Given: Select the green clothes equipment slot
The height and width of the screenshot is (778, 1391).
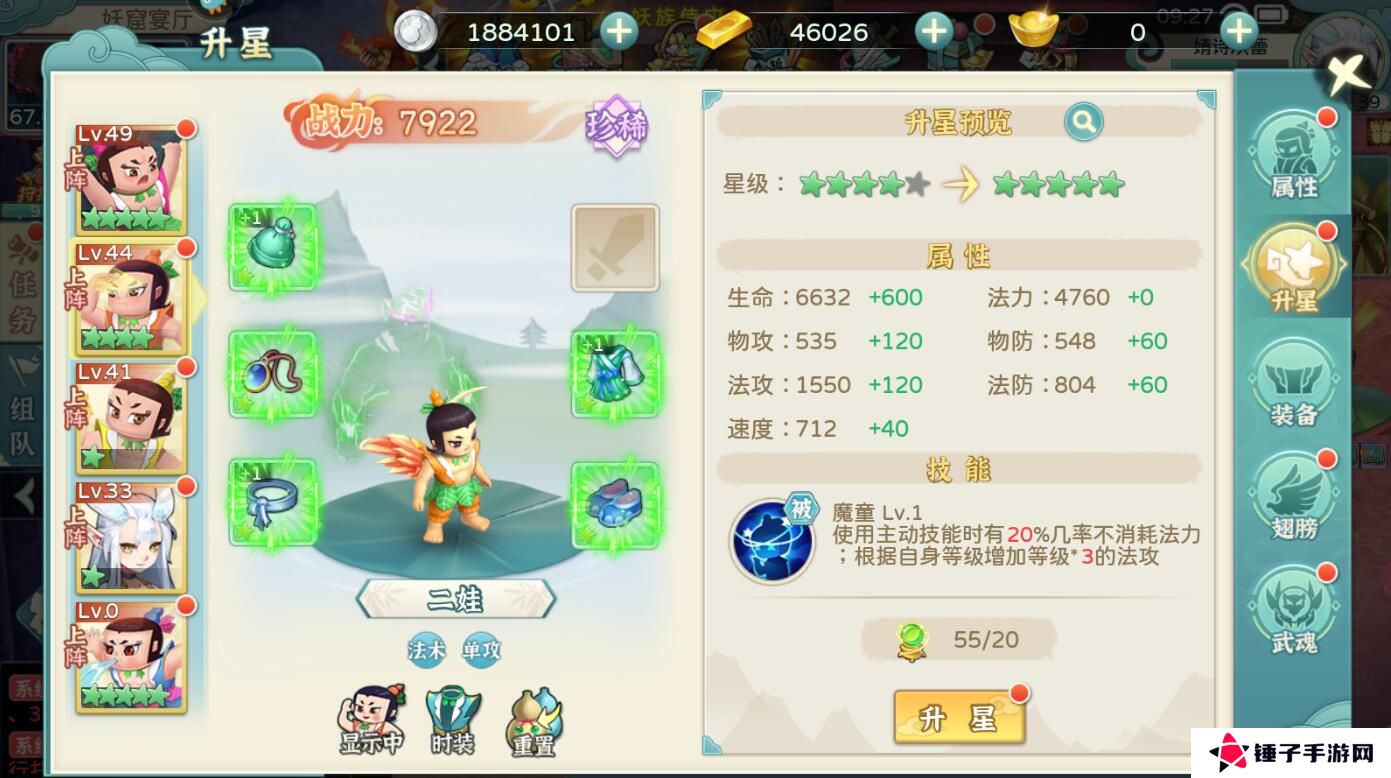Looking at the screenshot, I should (615, 375).
